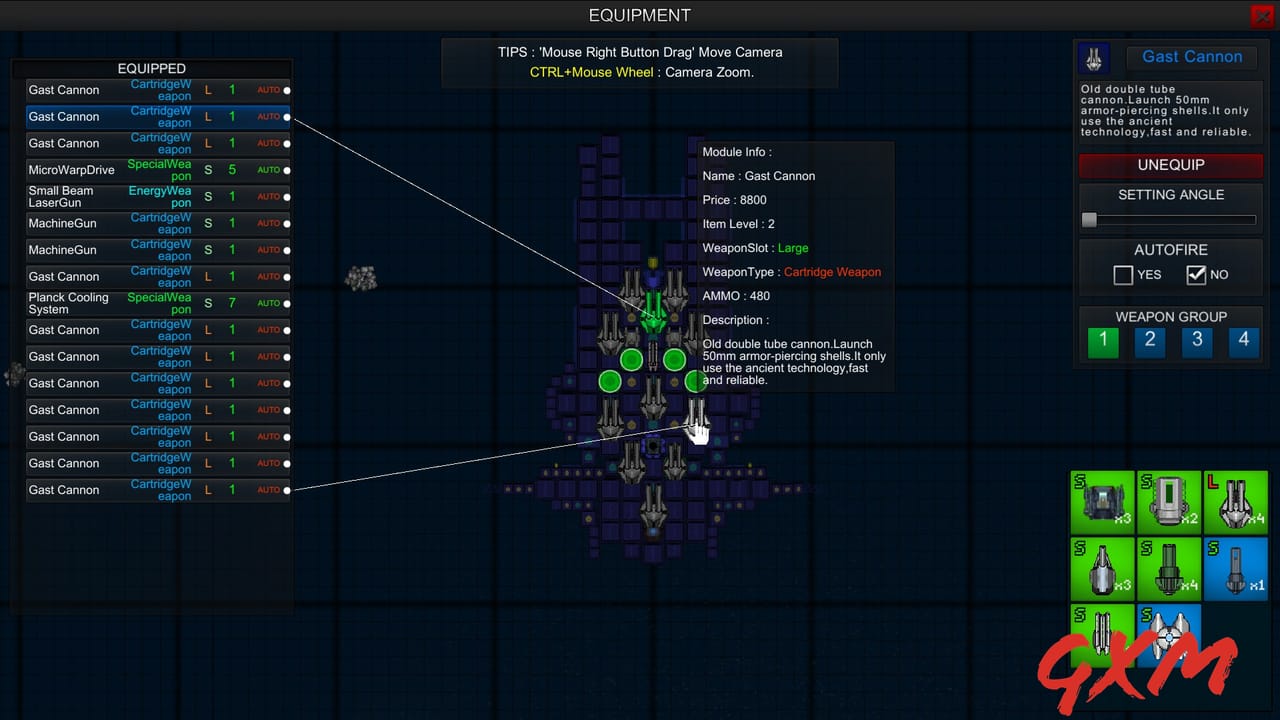Assign weapon group 3

coord(1196,341)
